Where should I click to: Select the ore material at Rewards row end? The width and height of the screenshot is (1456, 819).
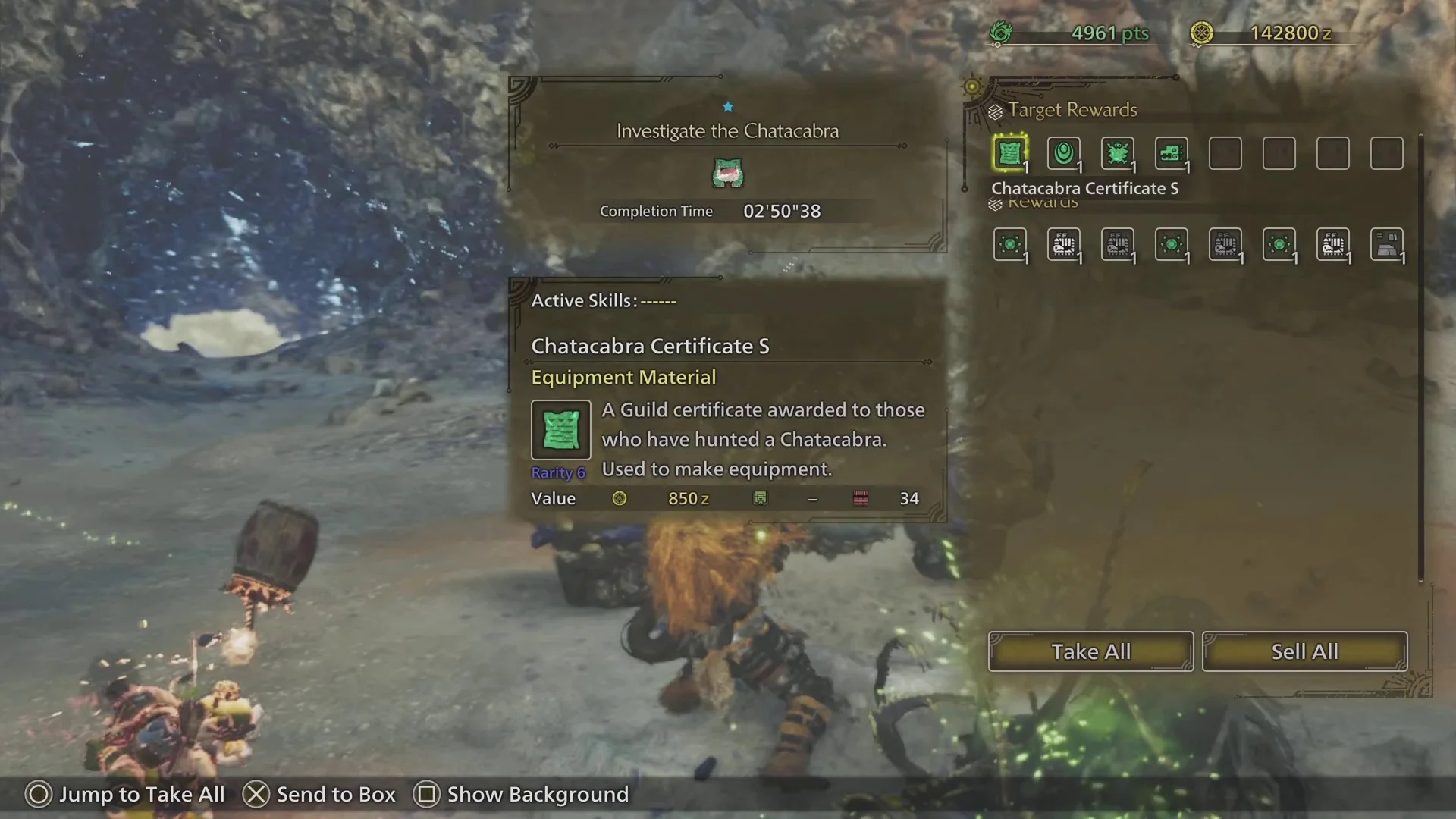coord(1387,245)
